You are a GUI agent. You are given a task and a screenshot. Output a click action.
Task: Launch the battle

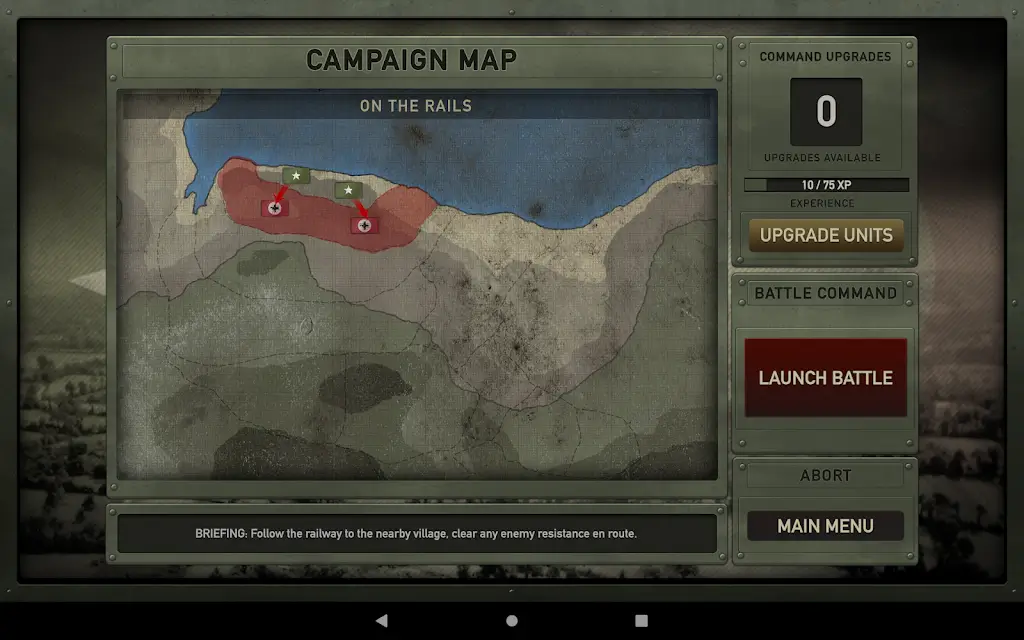(826, 378)
